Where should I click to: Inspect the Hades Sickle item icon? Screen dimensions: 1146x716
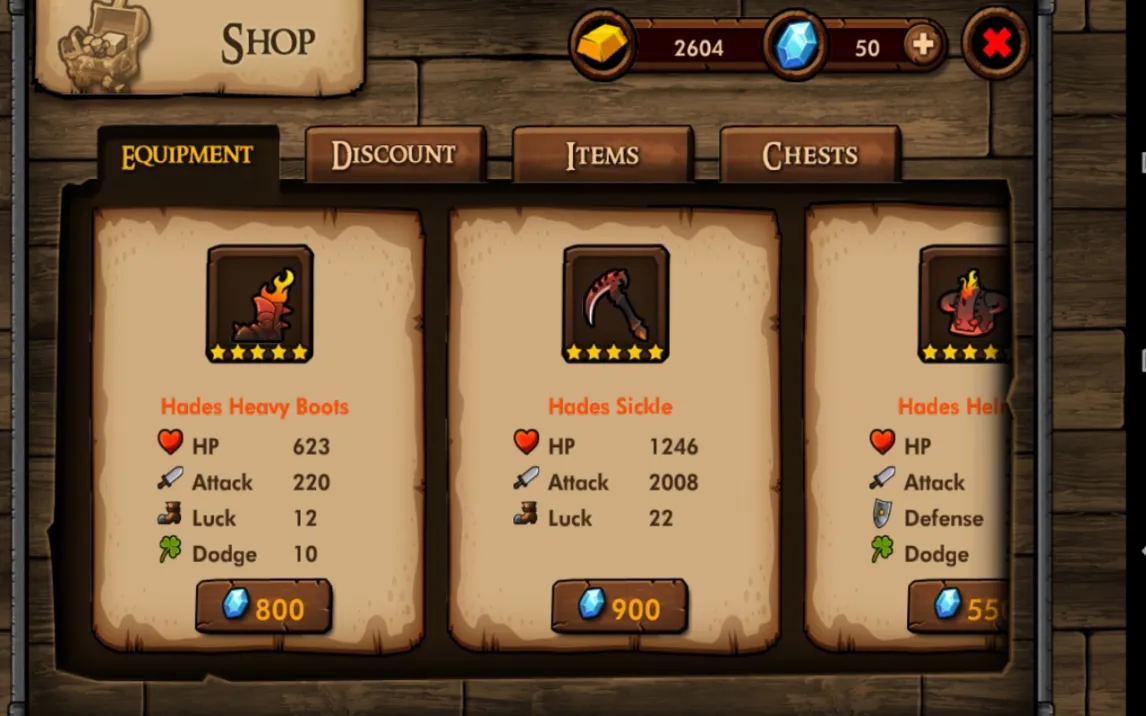pos(615,303)
